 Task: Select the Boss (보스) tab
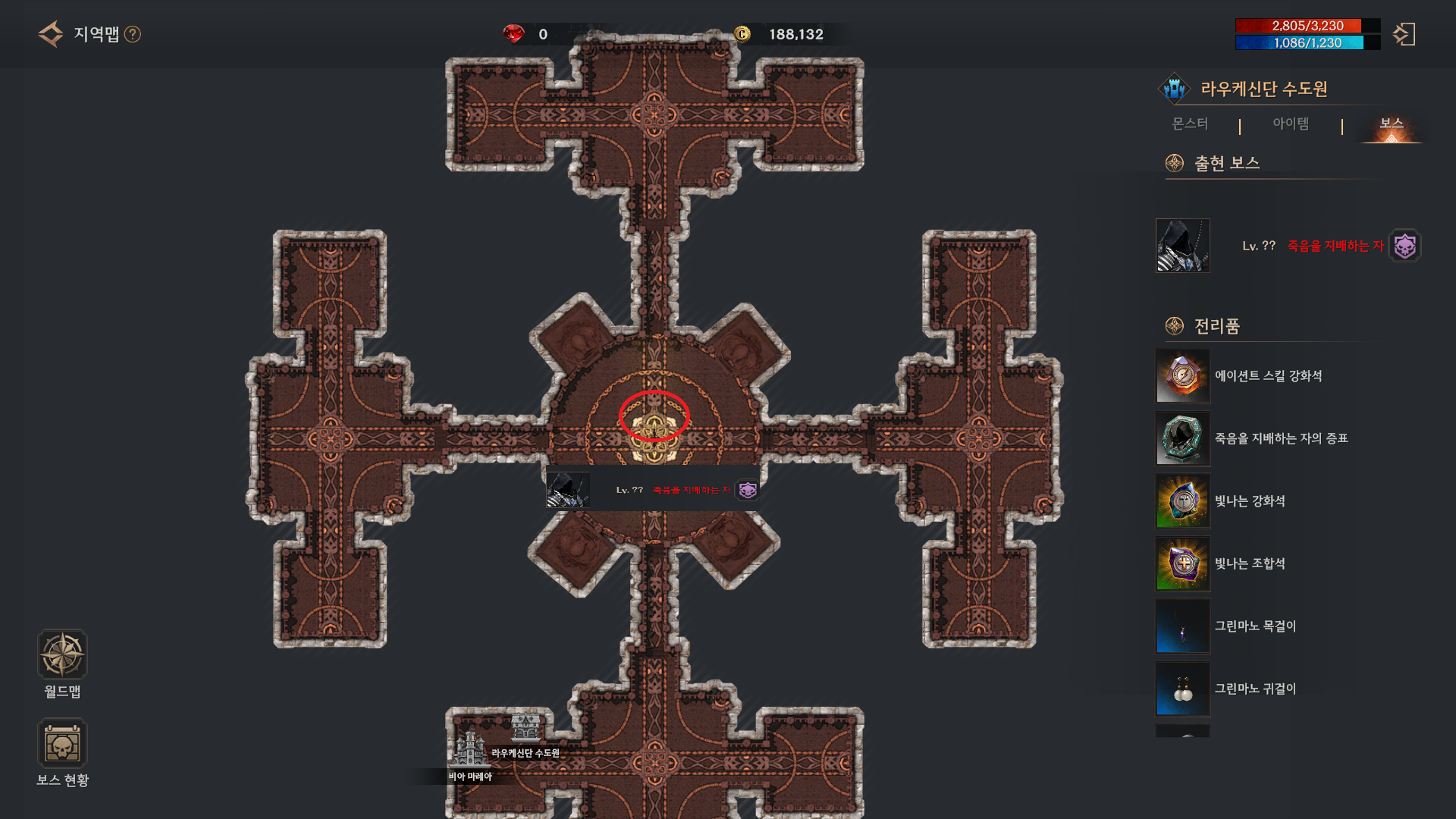[x=1391, y=124]
